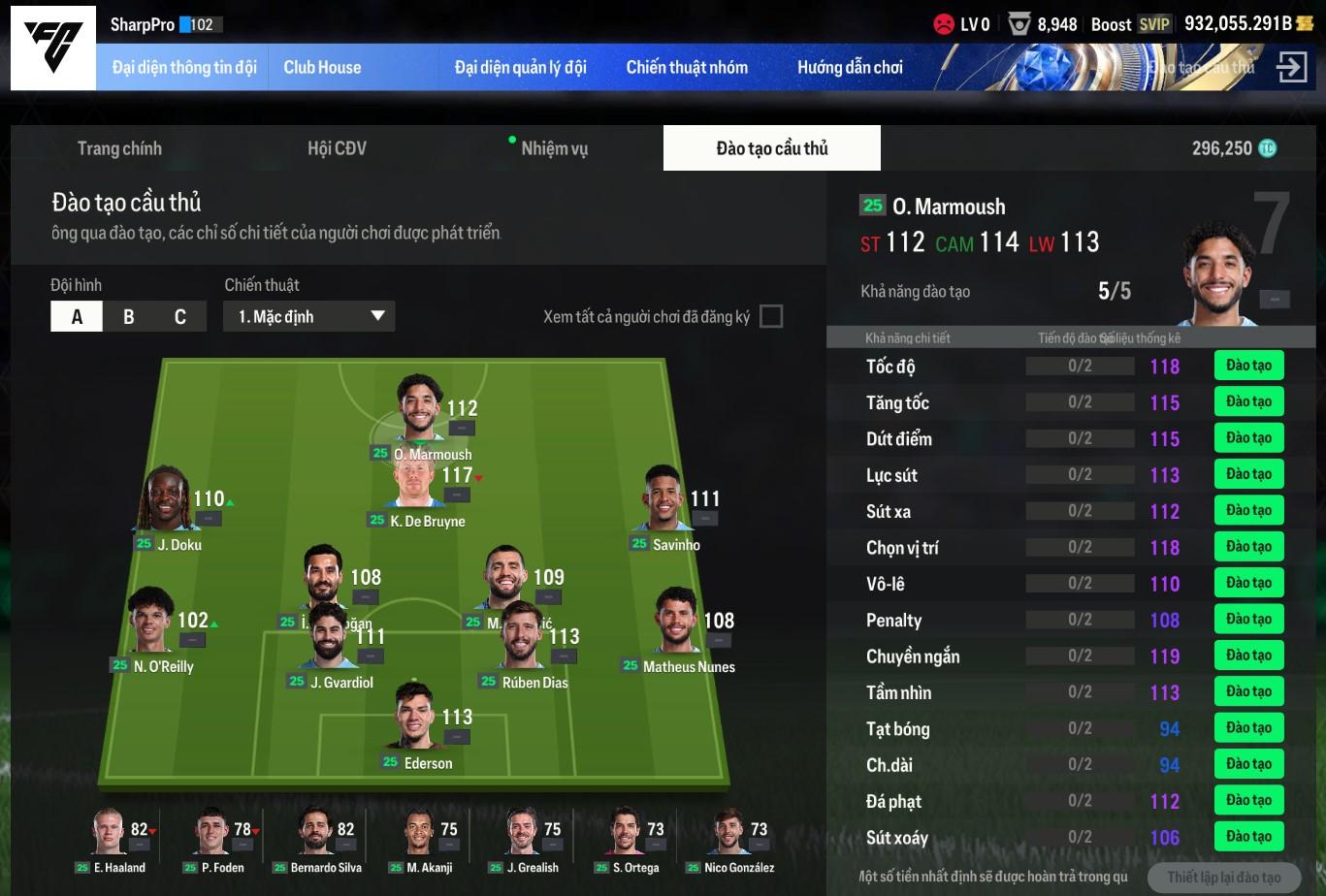Open the Club House menu

click(322, 67)
